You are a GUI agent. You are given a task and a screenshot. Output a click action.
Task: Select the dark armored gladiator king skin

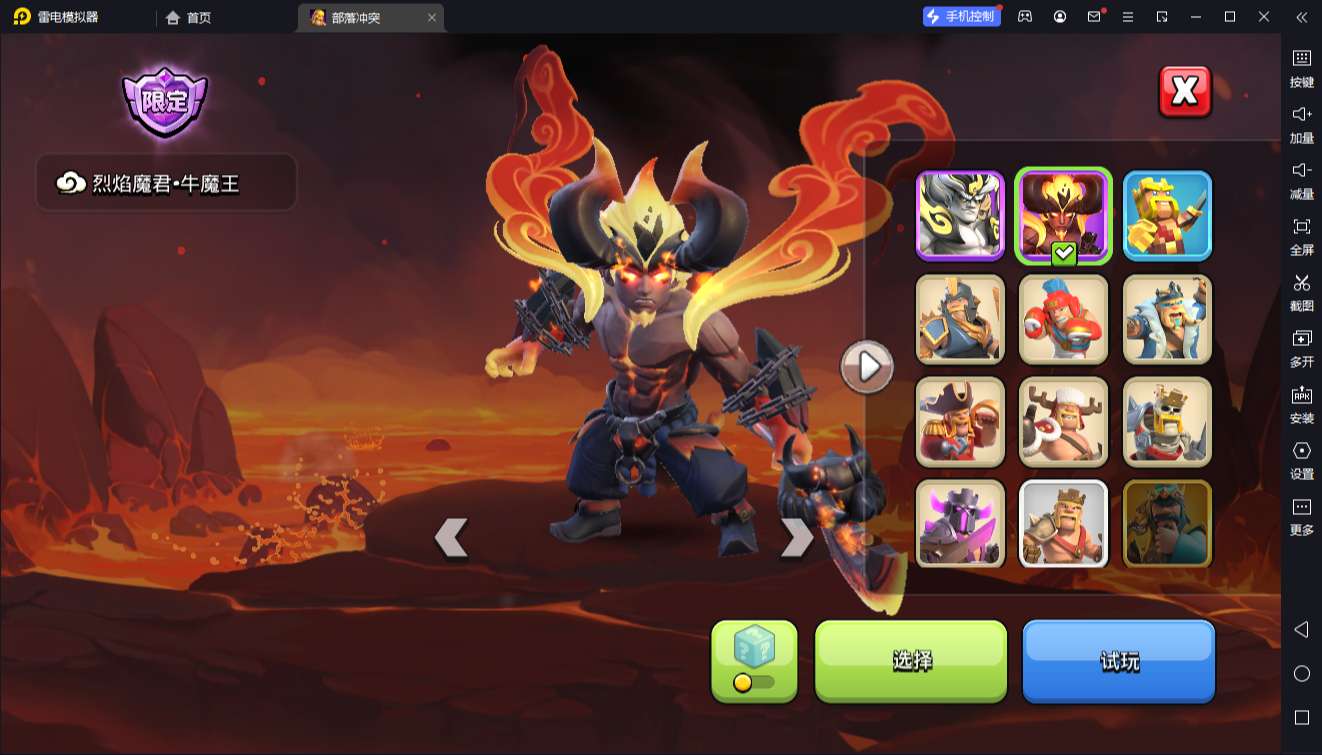(960, 319)
